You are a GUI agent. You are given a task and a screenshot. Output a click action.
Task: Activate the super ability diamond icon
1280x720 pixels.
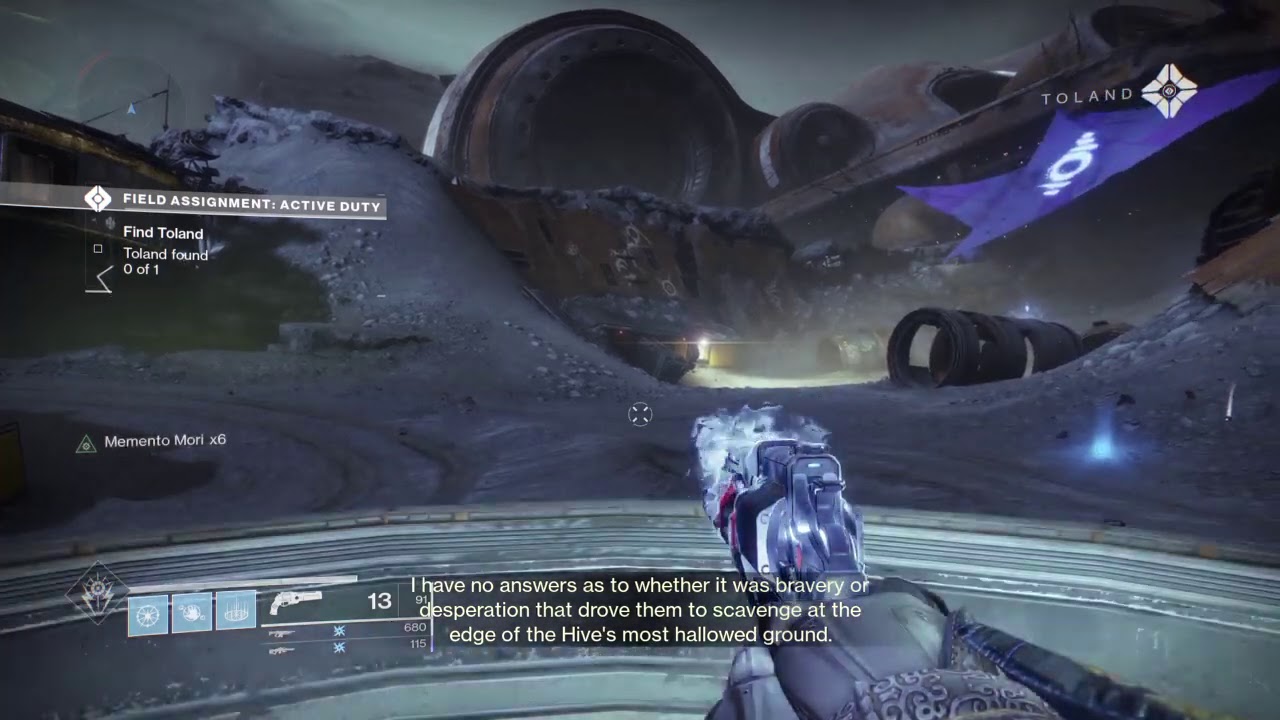(x=97, y=592)
